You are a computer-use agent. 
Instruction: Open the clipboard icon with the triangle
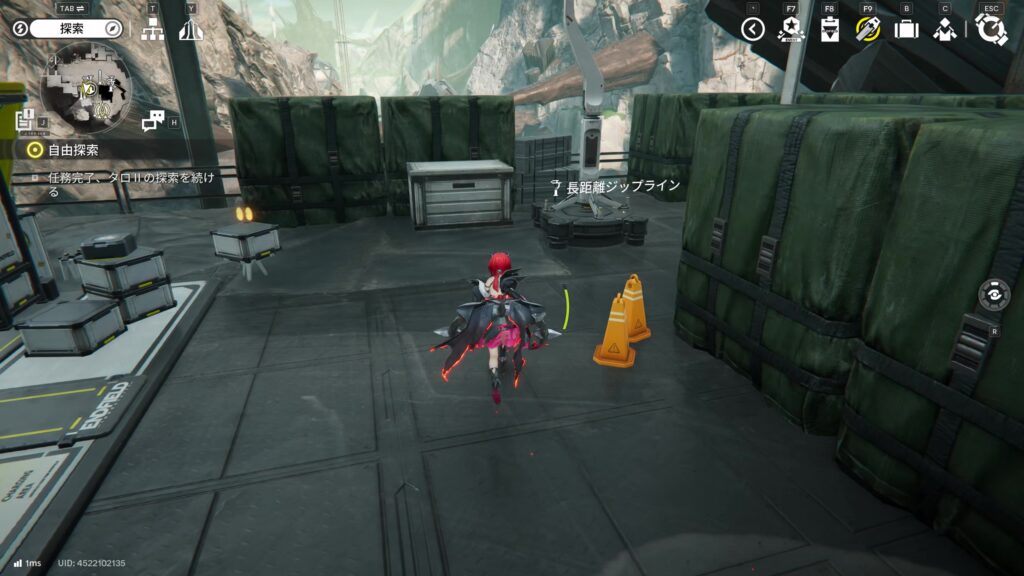click(829, 29)
